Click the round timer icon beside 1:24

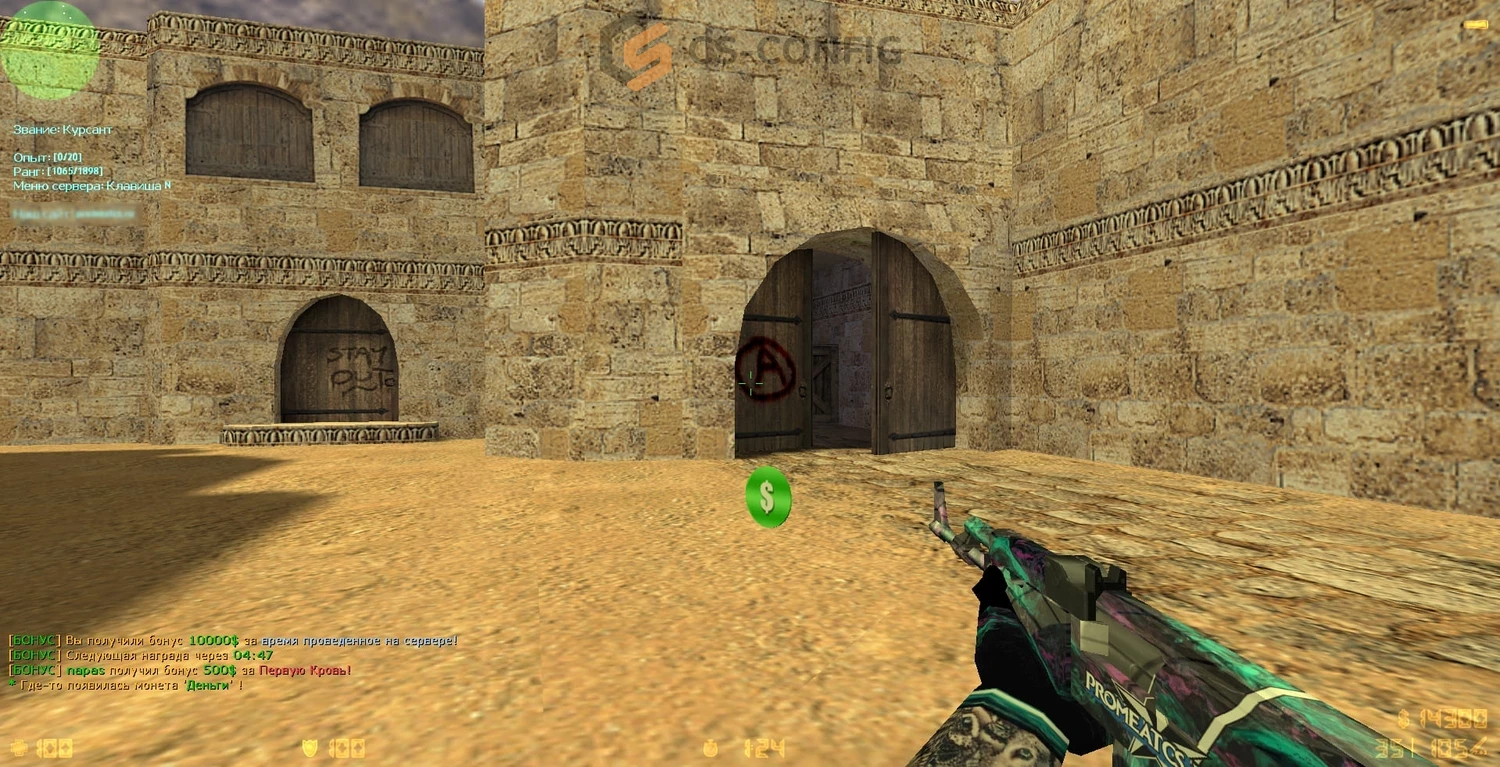[x=712, y=746]
